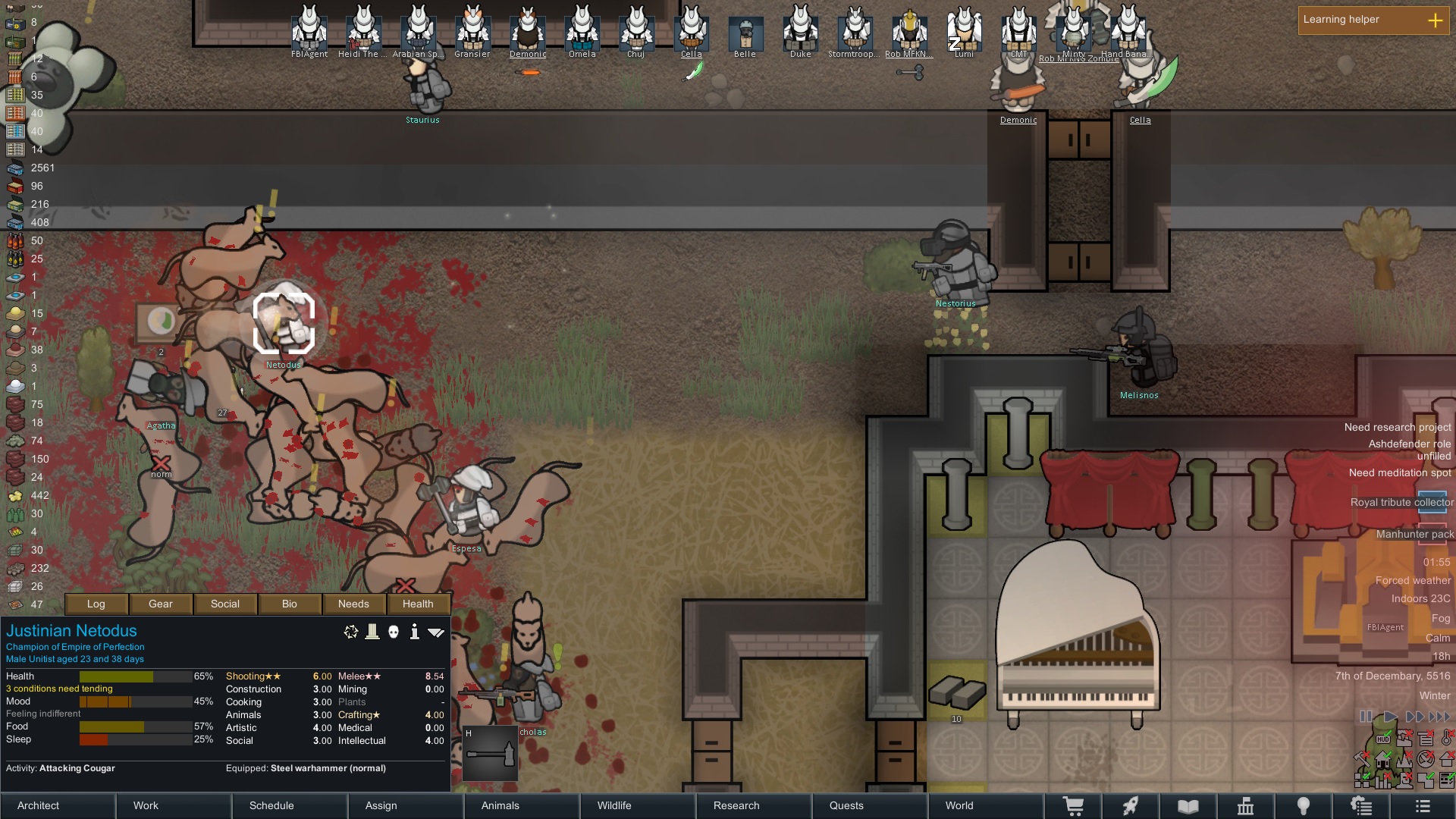Show the Schedule panel
This screenshot has height=819, width=1456.
[x=271, y=805]
